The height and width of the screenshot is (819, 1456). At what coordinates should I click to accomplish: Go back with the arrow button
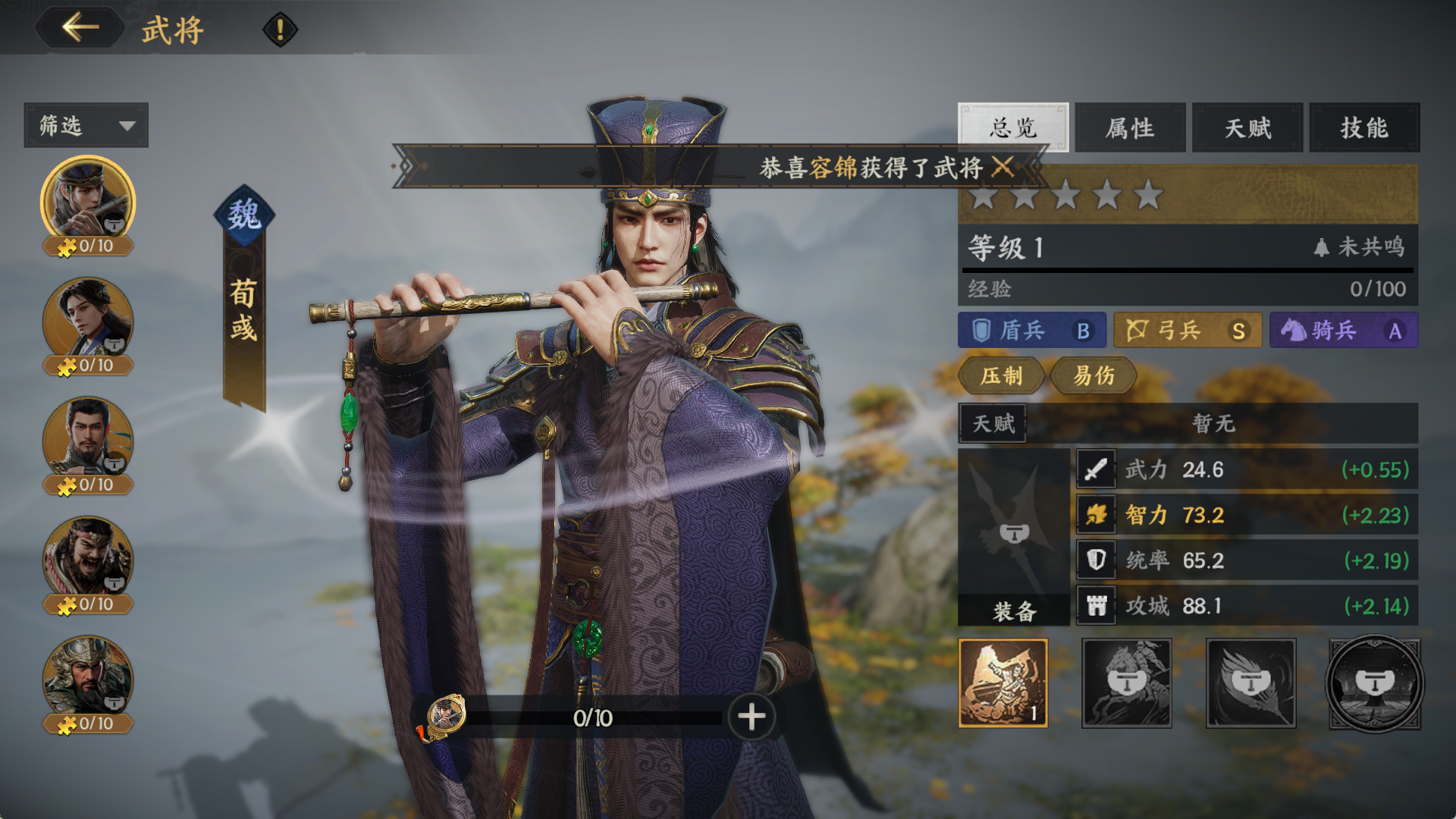(x=80, y=29)
